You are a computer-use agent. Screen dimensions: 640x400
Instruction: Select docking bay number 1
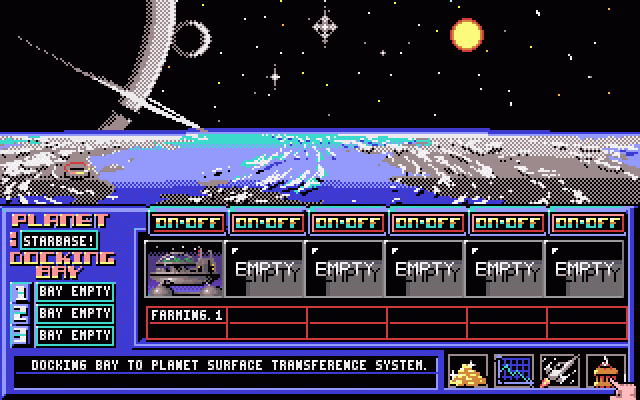pos(75,292)
